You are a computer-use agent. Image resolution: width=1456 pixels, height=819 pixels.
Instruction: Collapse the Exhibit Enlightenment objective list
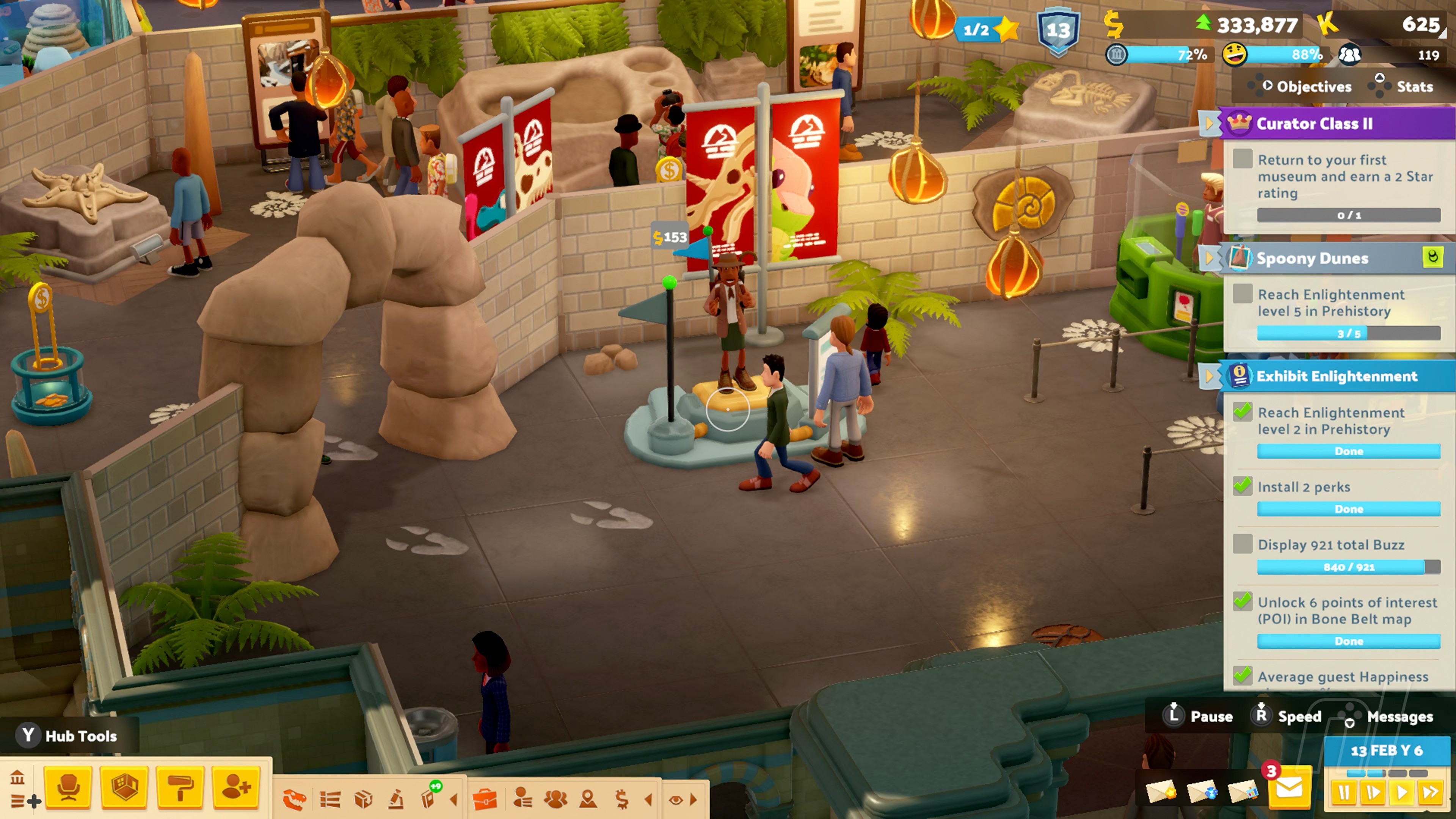[1210, 376]
